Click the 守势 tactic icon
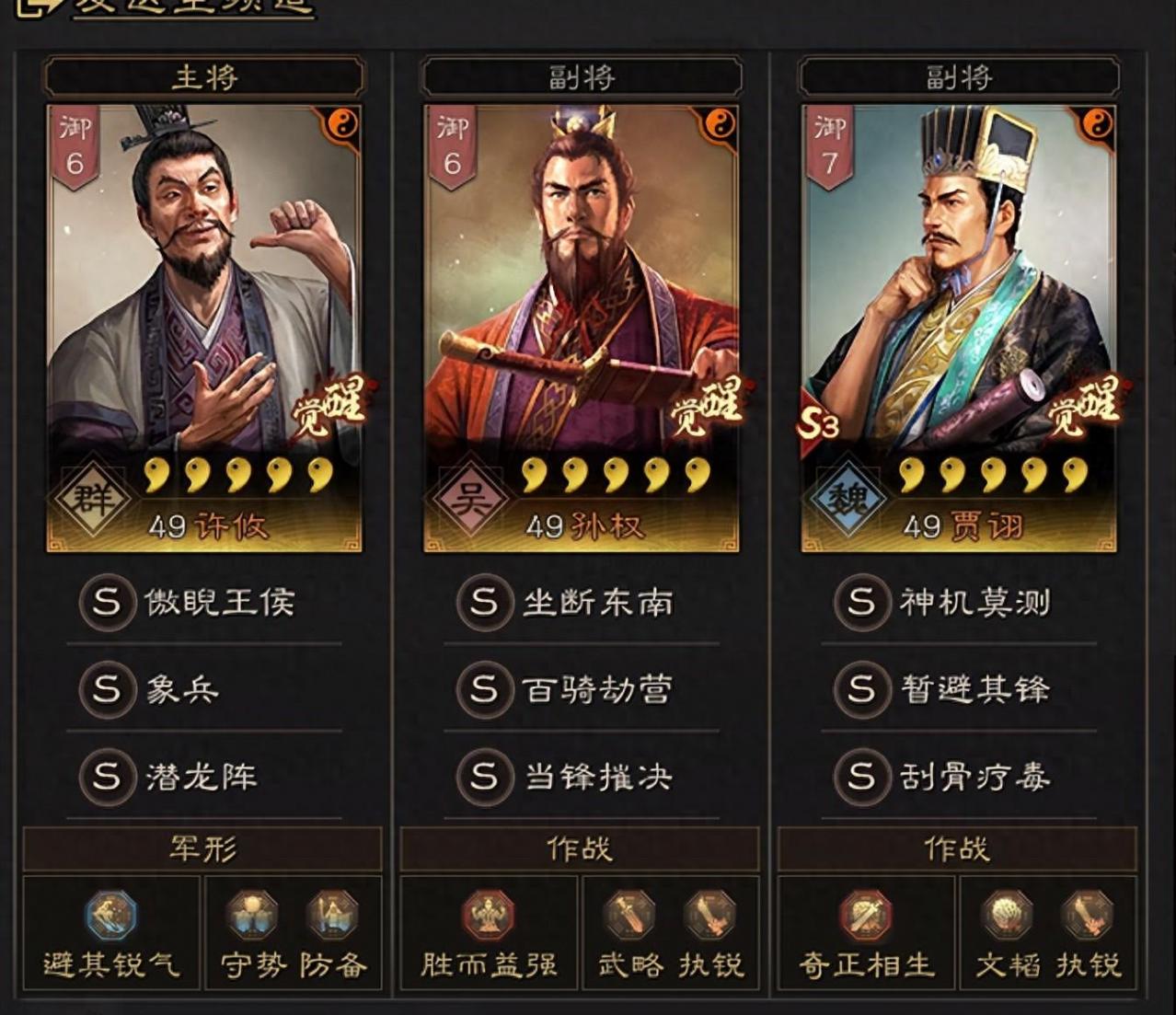The image size is (1176, 1015). pos(252,916)
